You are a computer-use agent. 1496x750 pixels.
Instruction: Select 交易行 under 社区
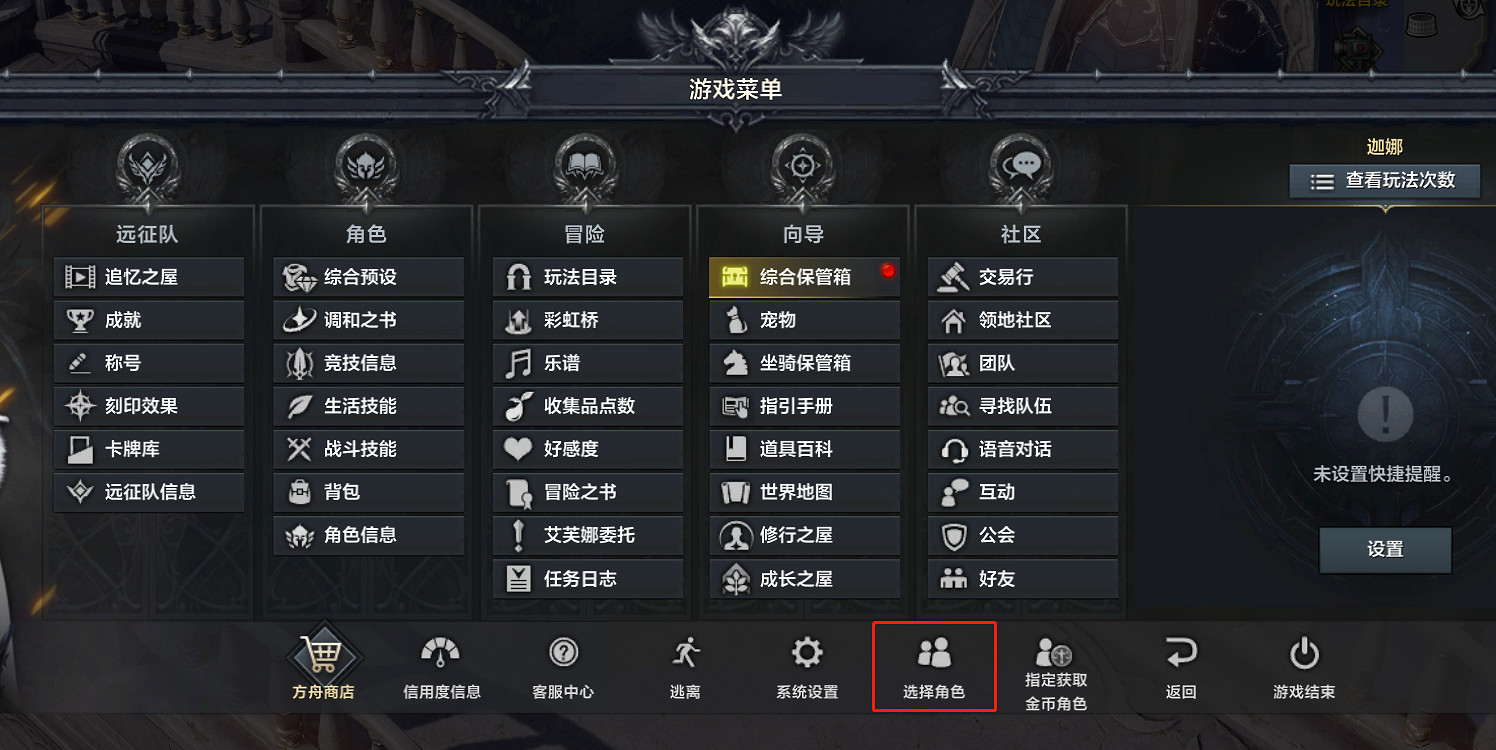point(1022,276)
